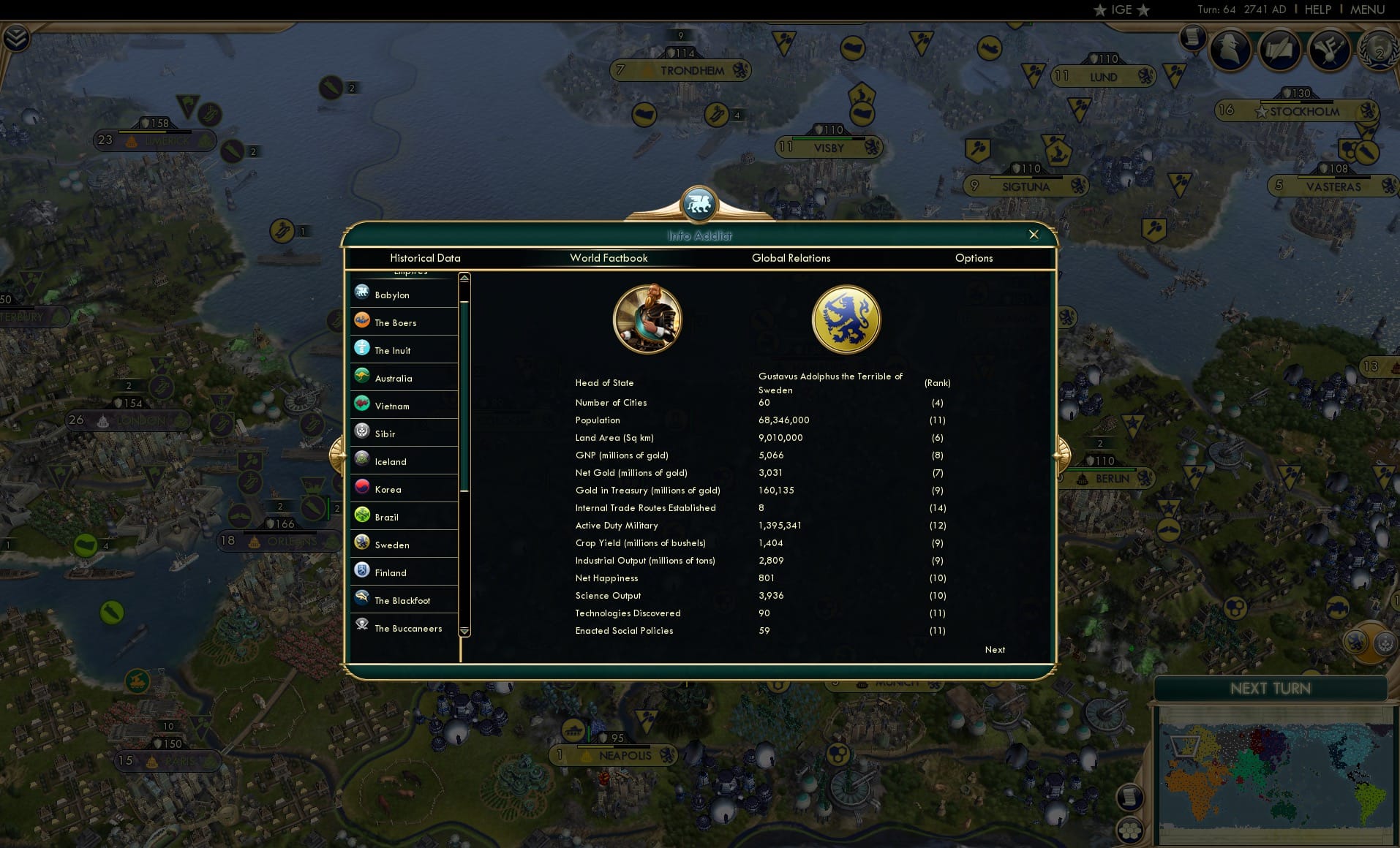Click the Next link for more stats
The image size is (1400, 848).
coord(994,650)
